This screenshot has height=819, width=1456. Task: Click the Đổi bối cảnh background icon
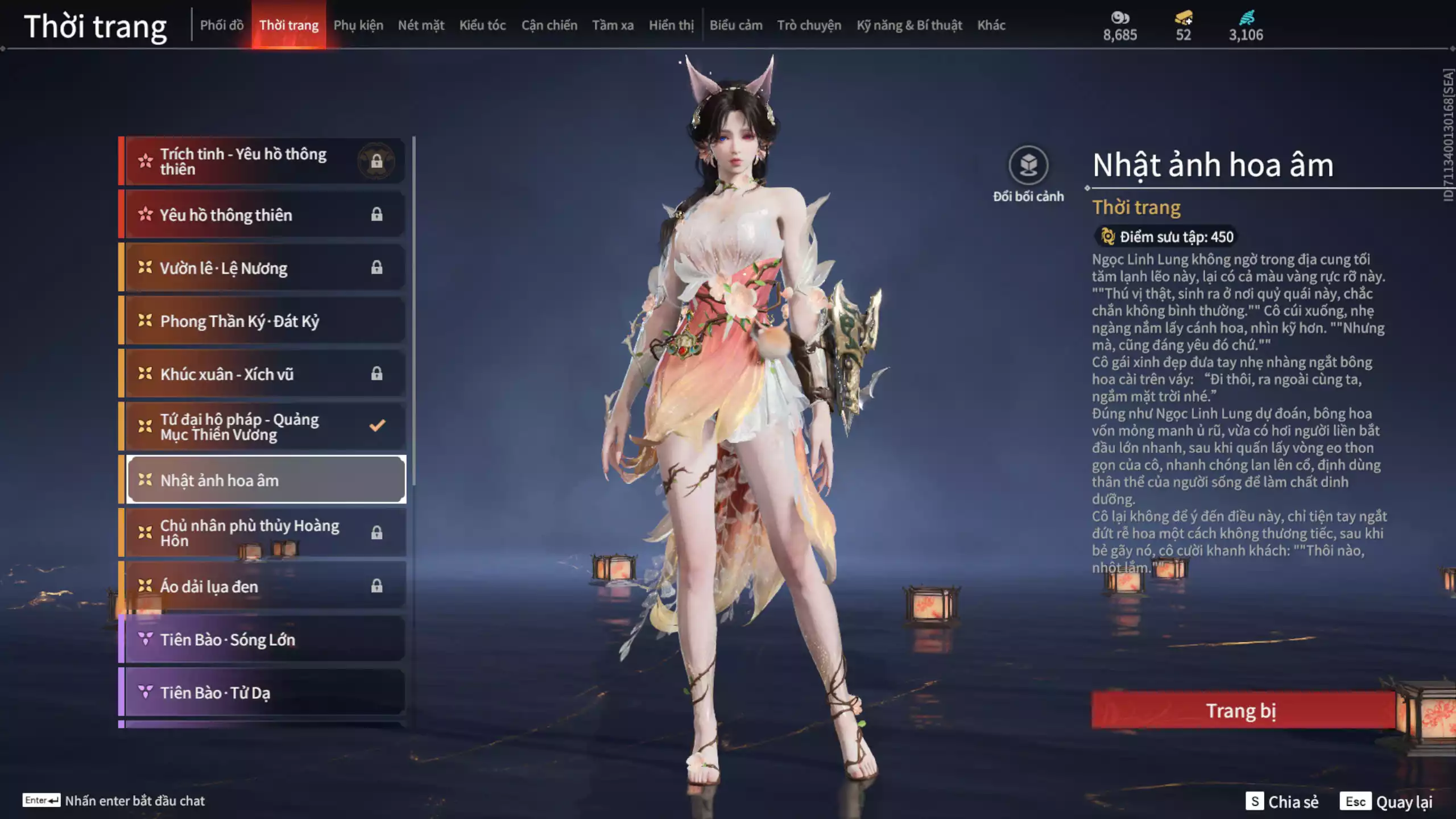1028,166
